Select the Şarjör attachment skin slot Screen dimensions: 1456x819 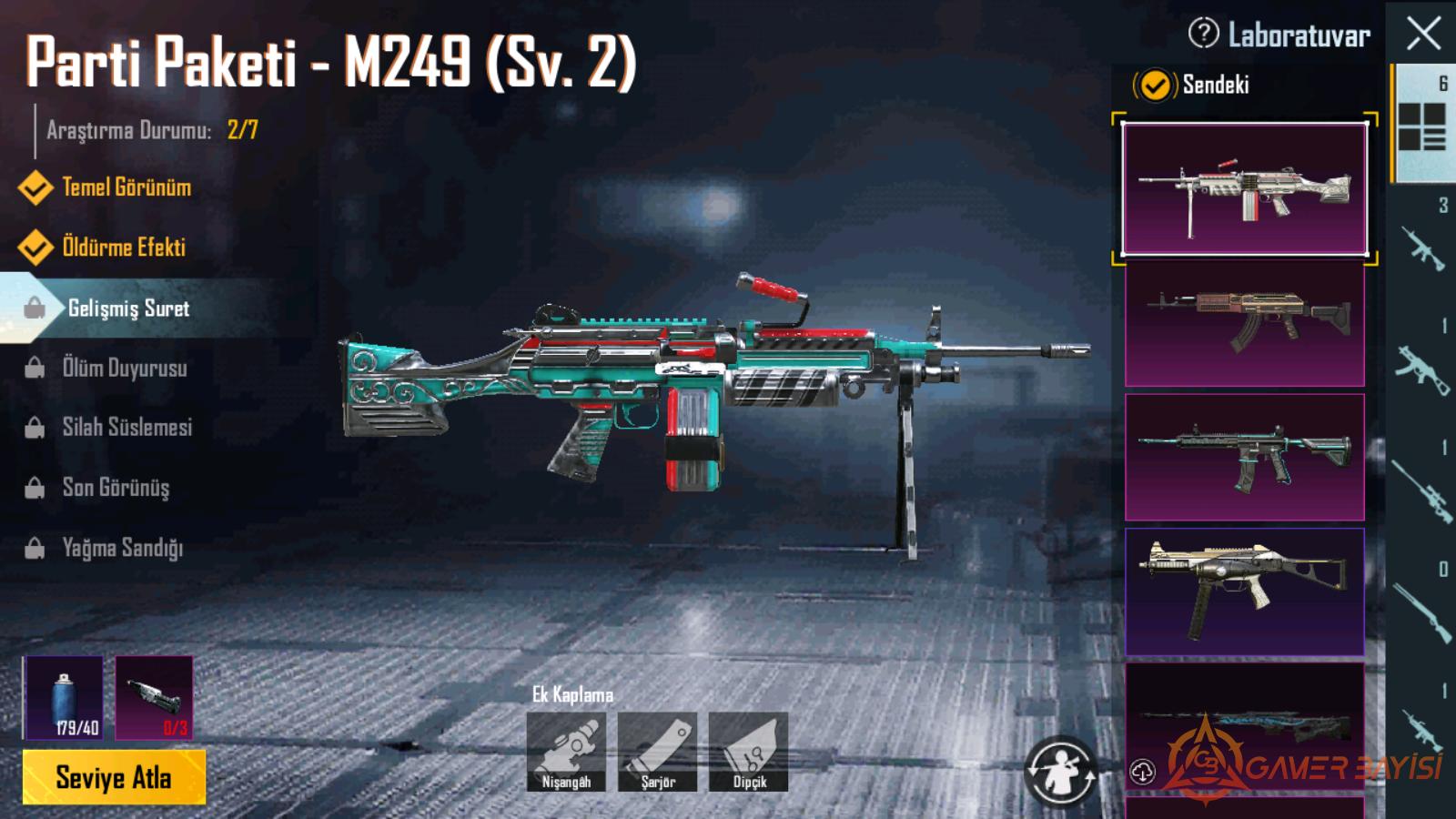(x=657, y=752)
